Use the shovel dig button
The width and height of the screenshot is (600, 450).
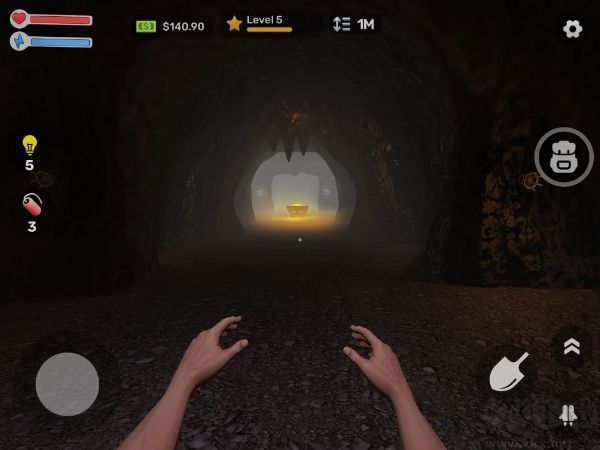(509, 373)
